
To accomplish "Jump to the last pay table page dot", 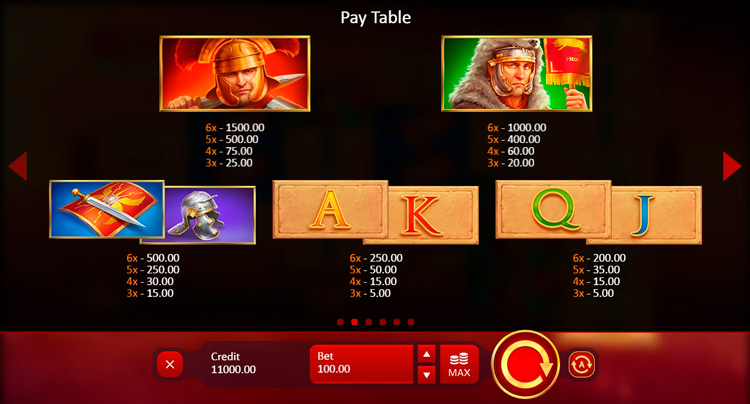I will (411, 323).
